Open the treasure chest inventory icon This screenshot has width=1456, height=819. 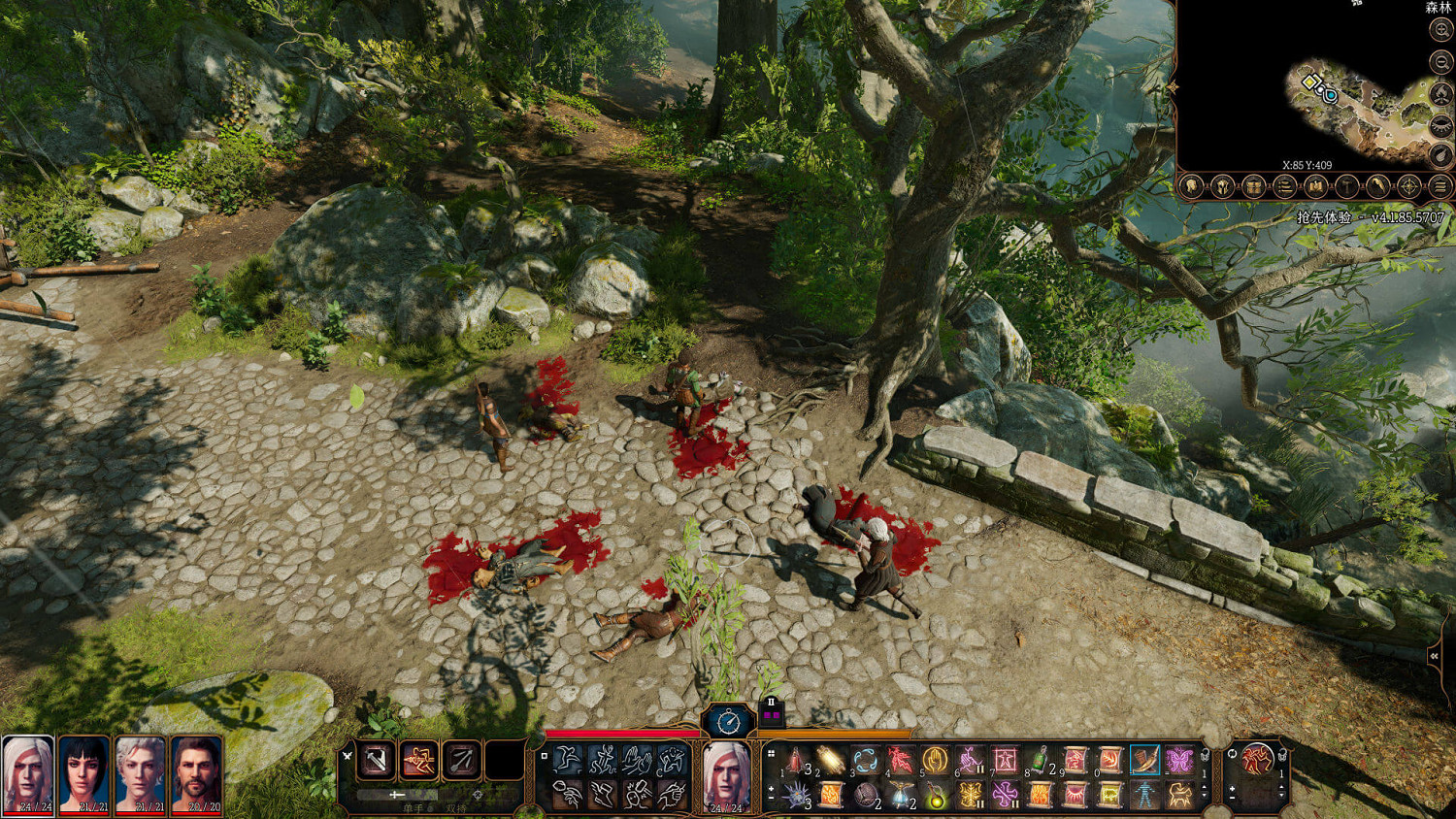pyautogui.click(x=1253, y=186)
